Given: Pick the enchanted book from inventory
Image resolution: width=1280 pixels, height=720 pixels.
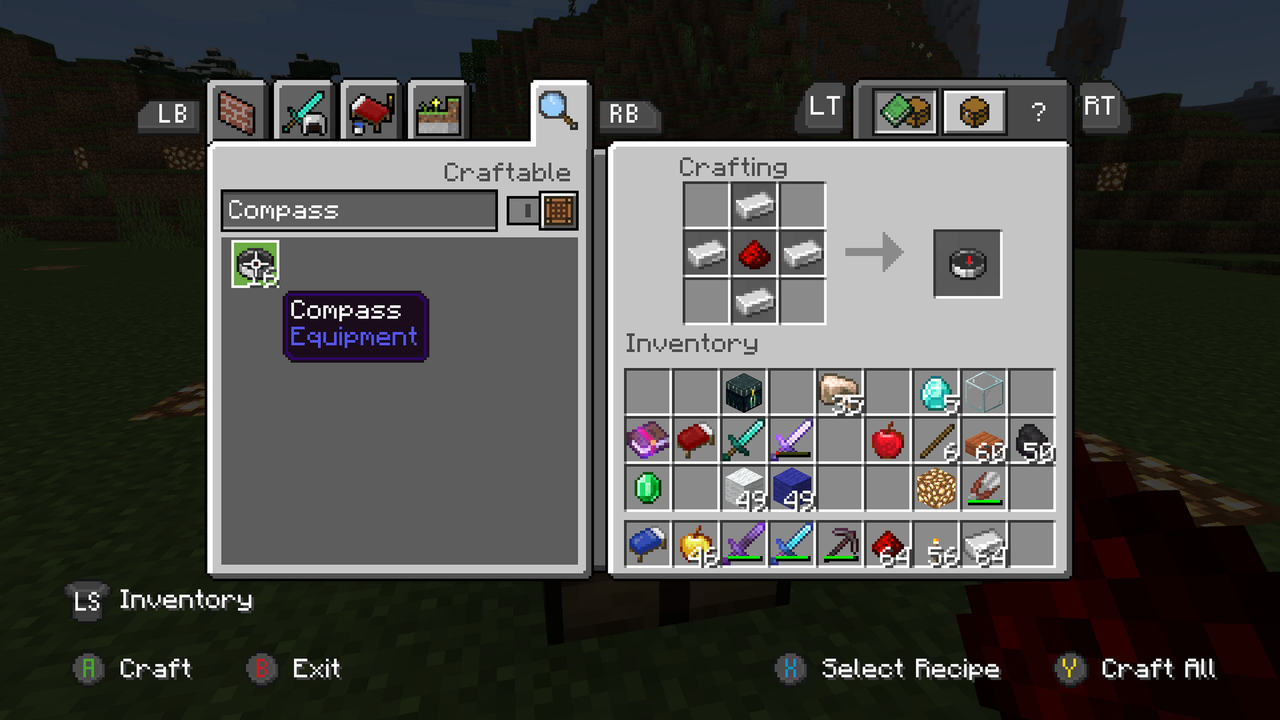Looking at the screenshot, I should (x=647, y=440).
